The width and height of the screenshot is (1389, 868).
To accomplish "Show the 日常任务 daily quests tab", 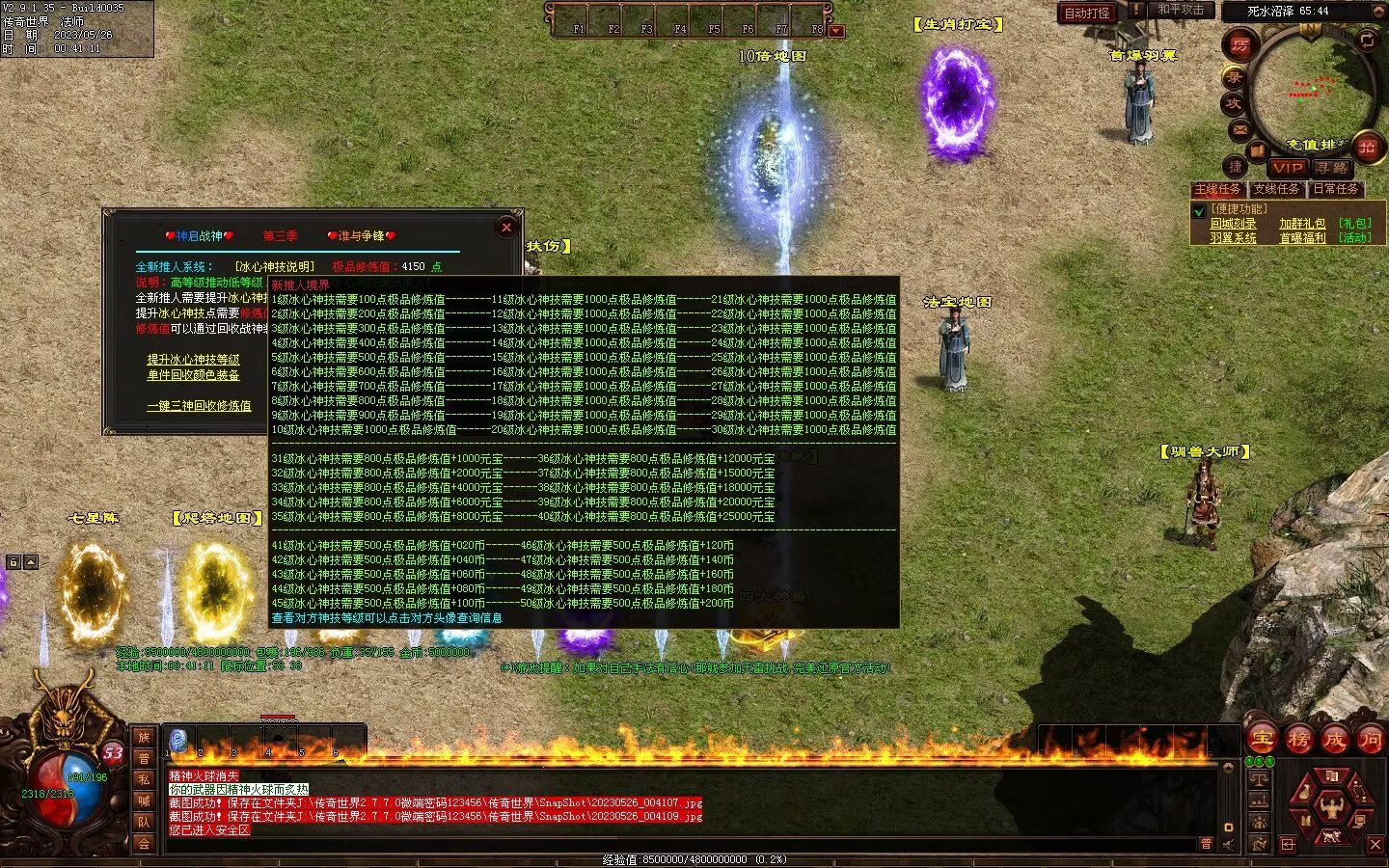I will click(x=1336, y=189).
